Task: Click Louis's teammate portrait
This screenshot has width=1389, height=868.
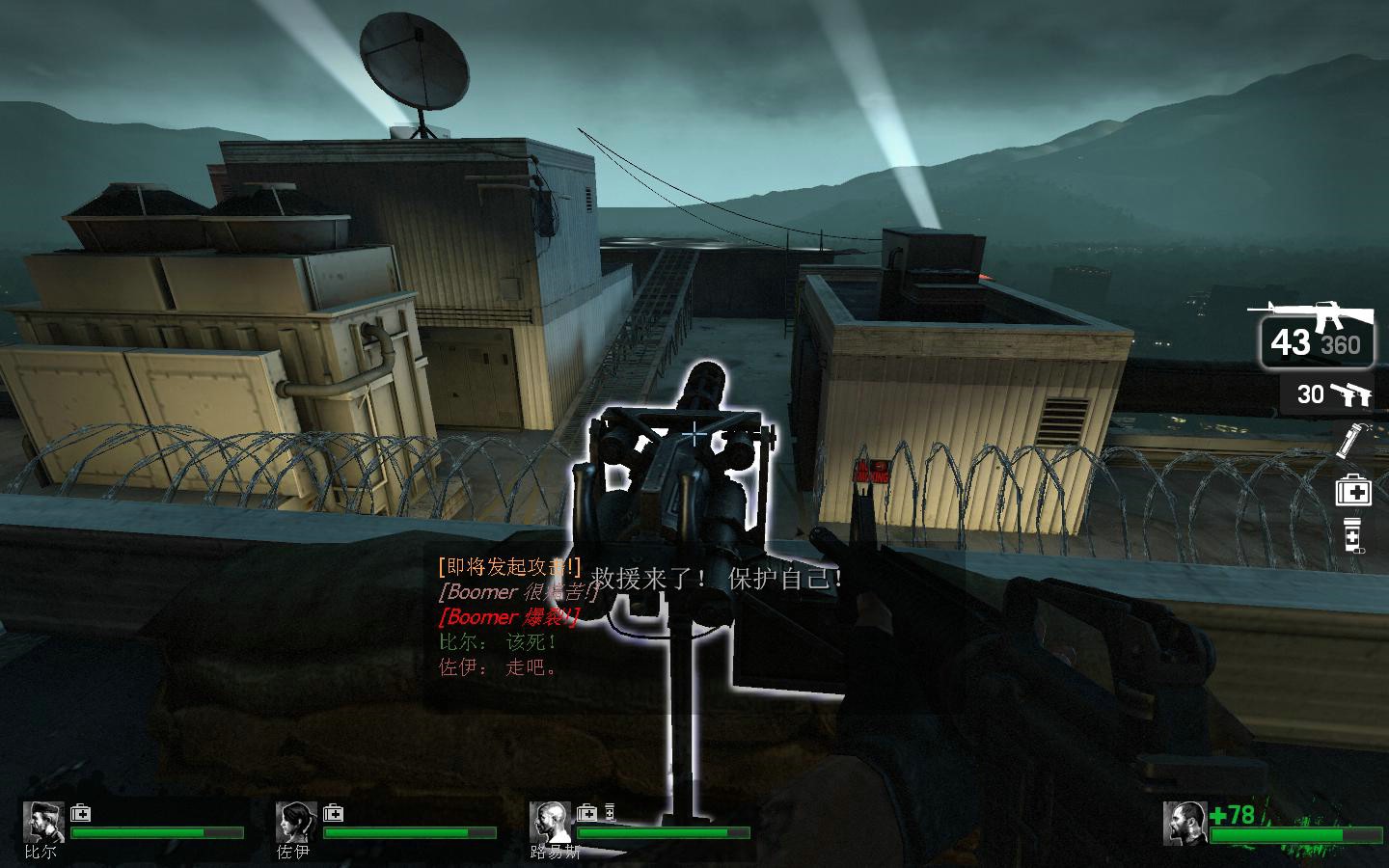Action: tap(549, 823)
